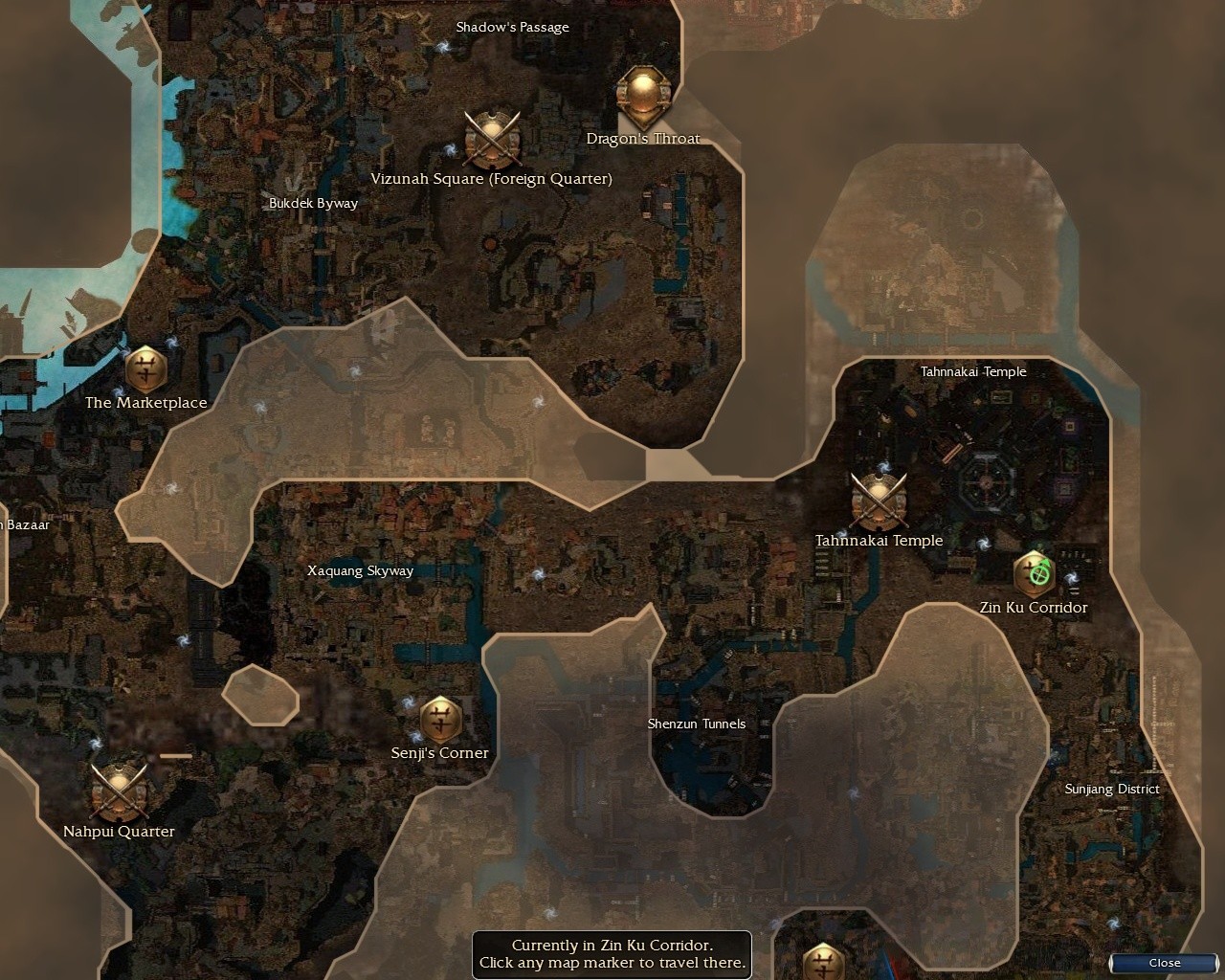The image size is (1225, 980).
Task: Select the Bukdek Byway area name
Action: [x=314, y=203]
